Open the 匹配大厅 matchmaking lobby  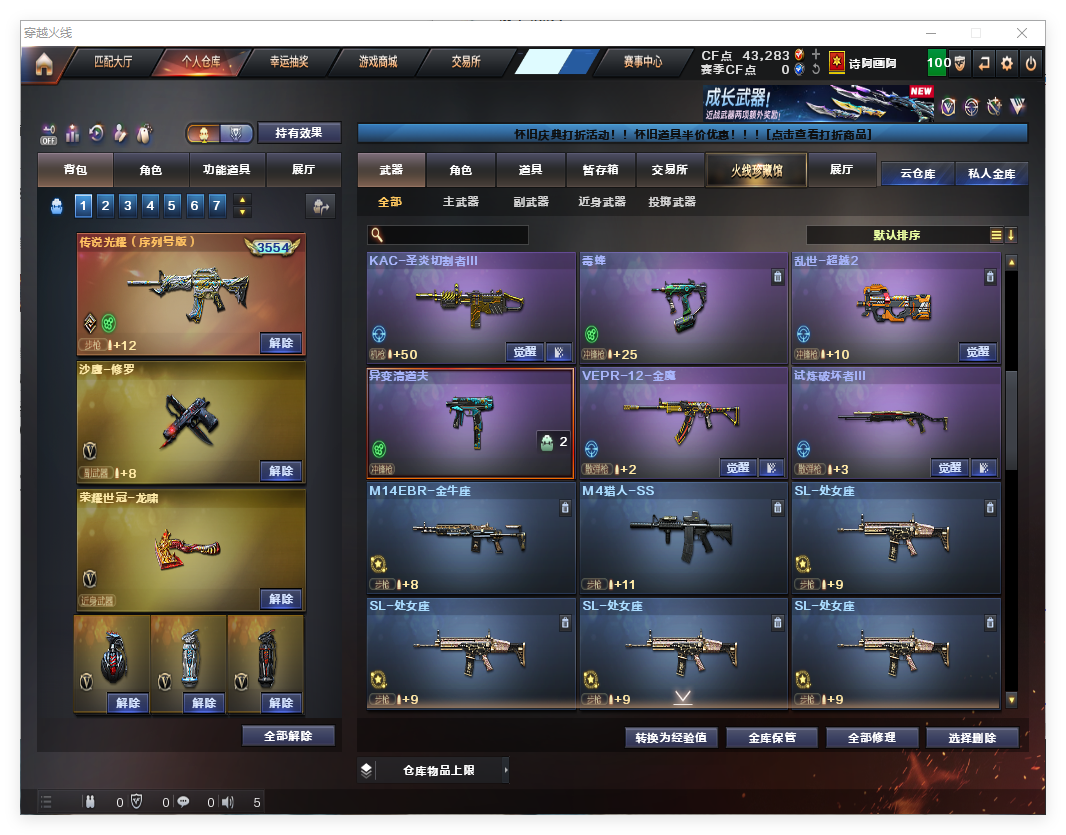pyautogui.click(x=112, y=62)
